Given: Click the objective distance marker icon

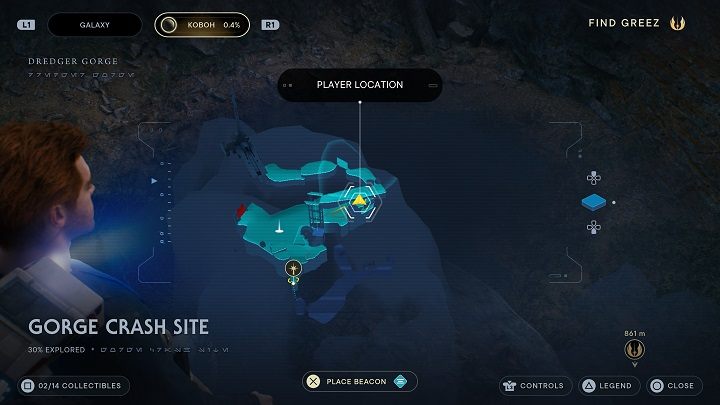Looking at the screenshot, I should click(633, 350).
